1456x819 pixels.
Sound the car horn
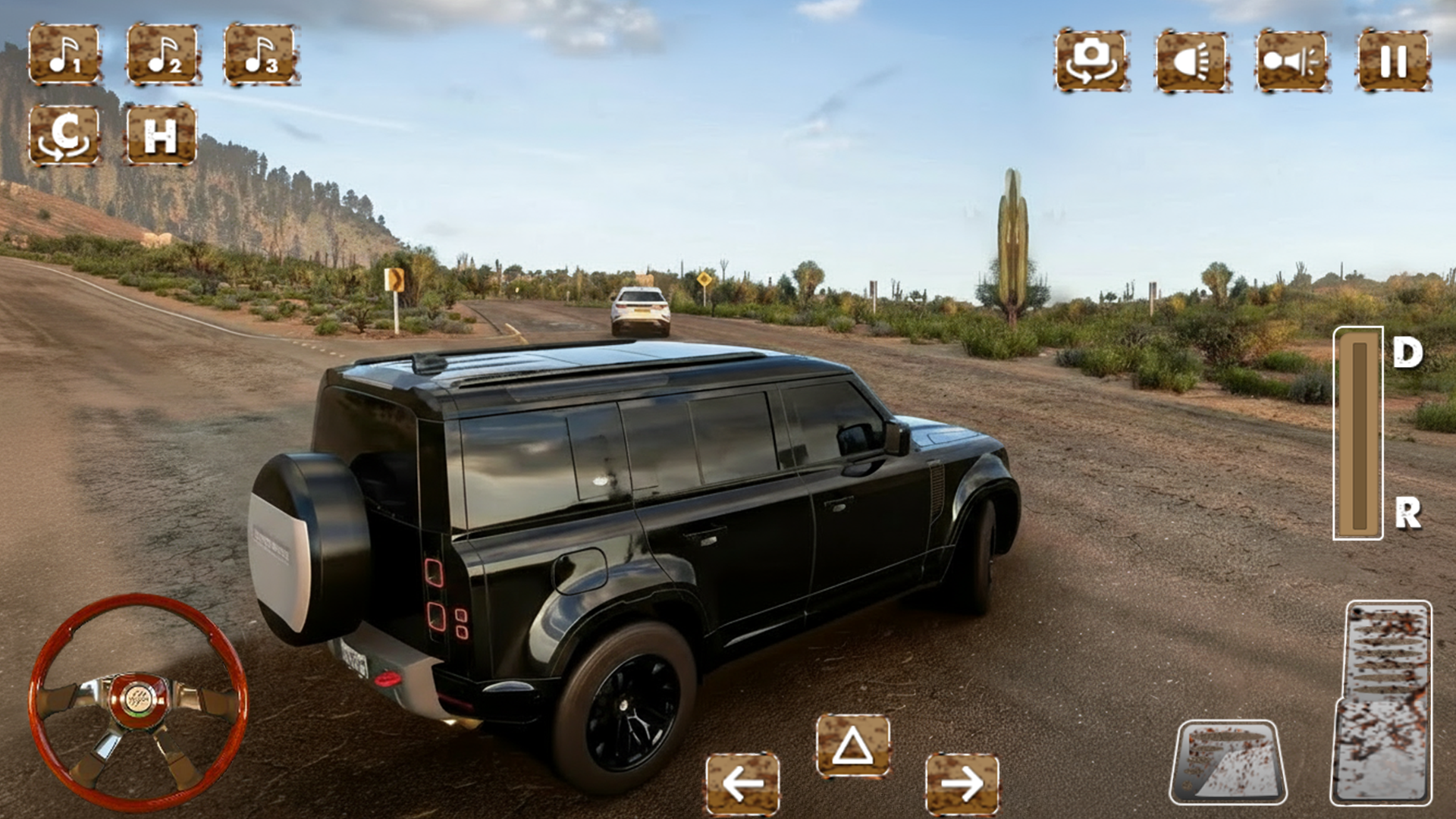click(x=1291, y=61)
